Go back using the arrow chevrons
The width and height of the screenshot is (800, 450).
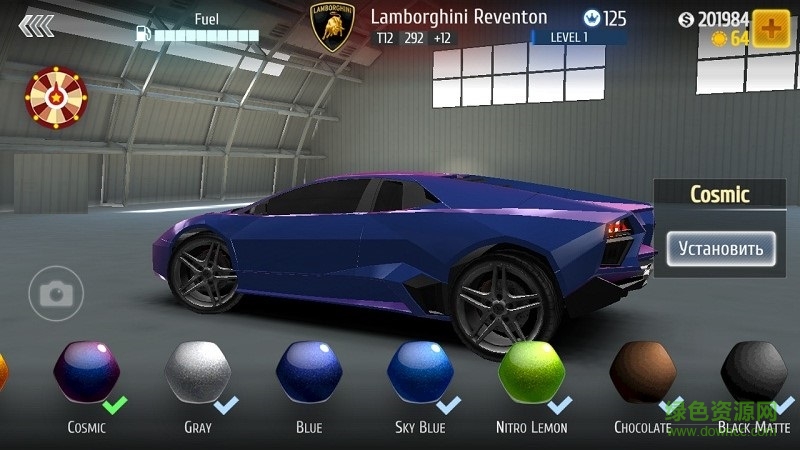click(x=36, y=25)
